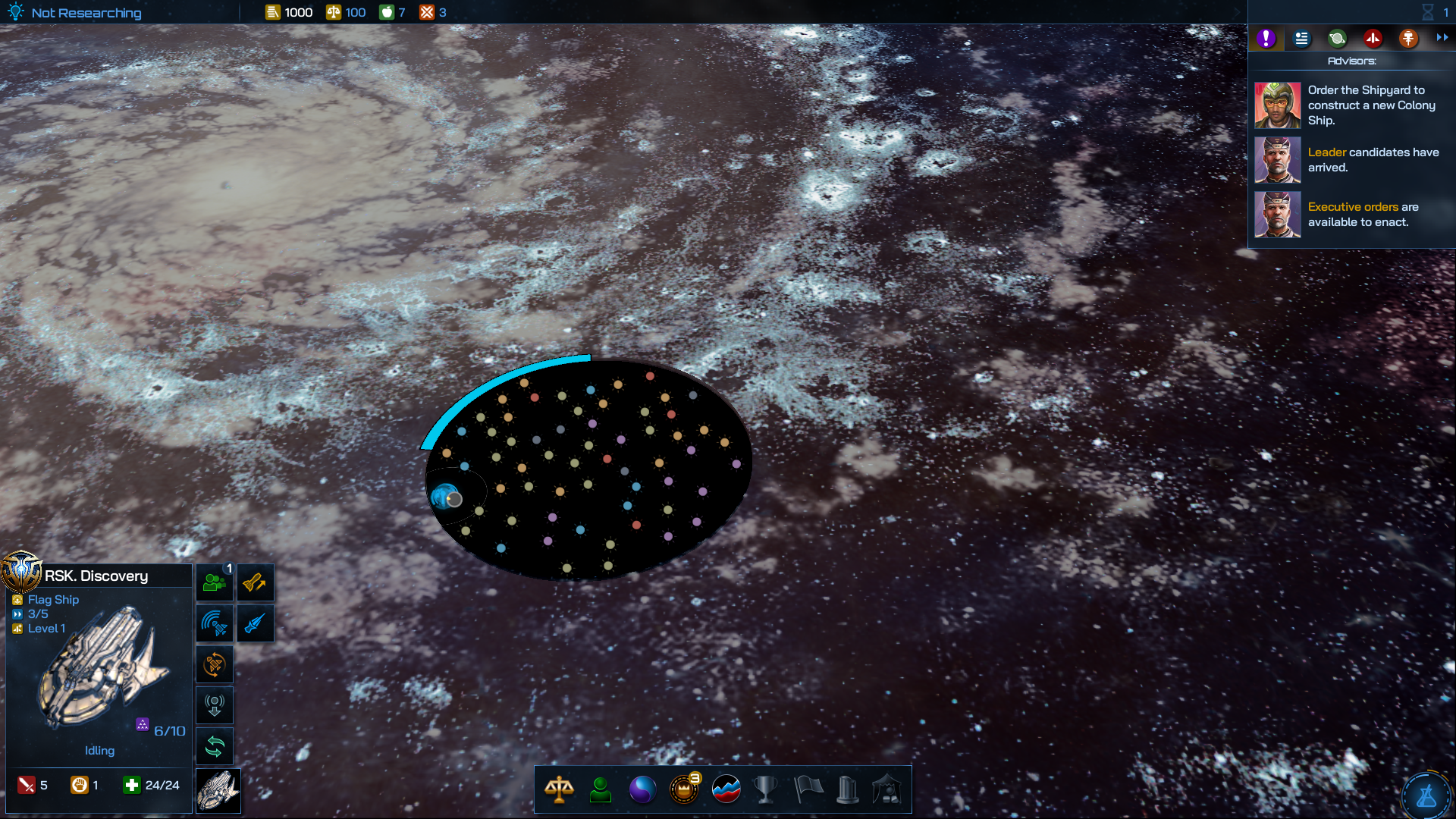Click the green swap arrows icon
This screenshot has width=1456, height=819.
pos(215,747)
